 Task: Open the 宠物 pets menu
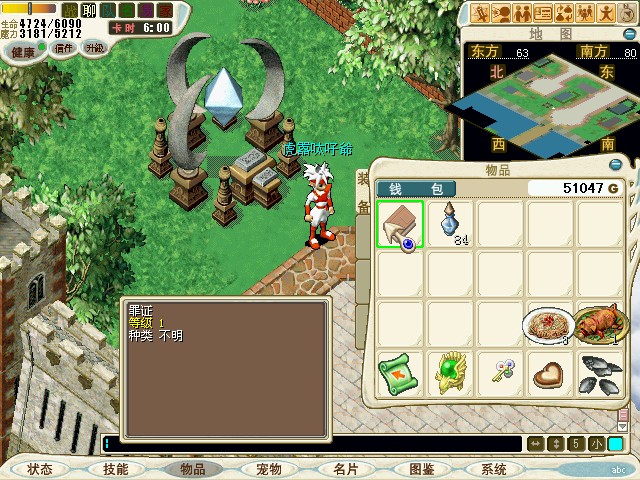[268, 469]
